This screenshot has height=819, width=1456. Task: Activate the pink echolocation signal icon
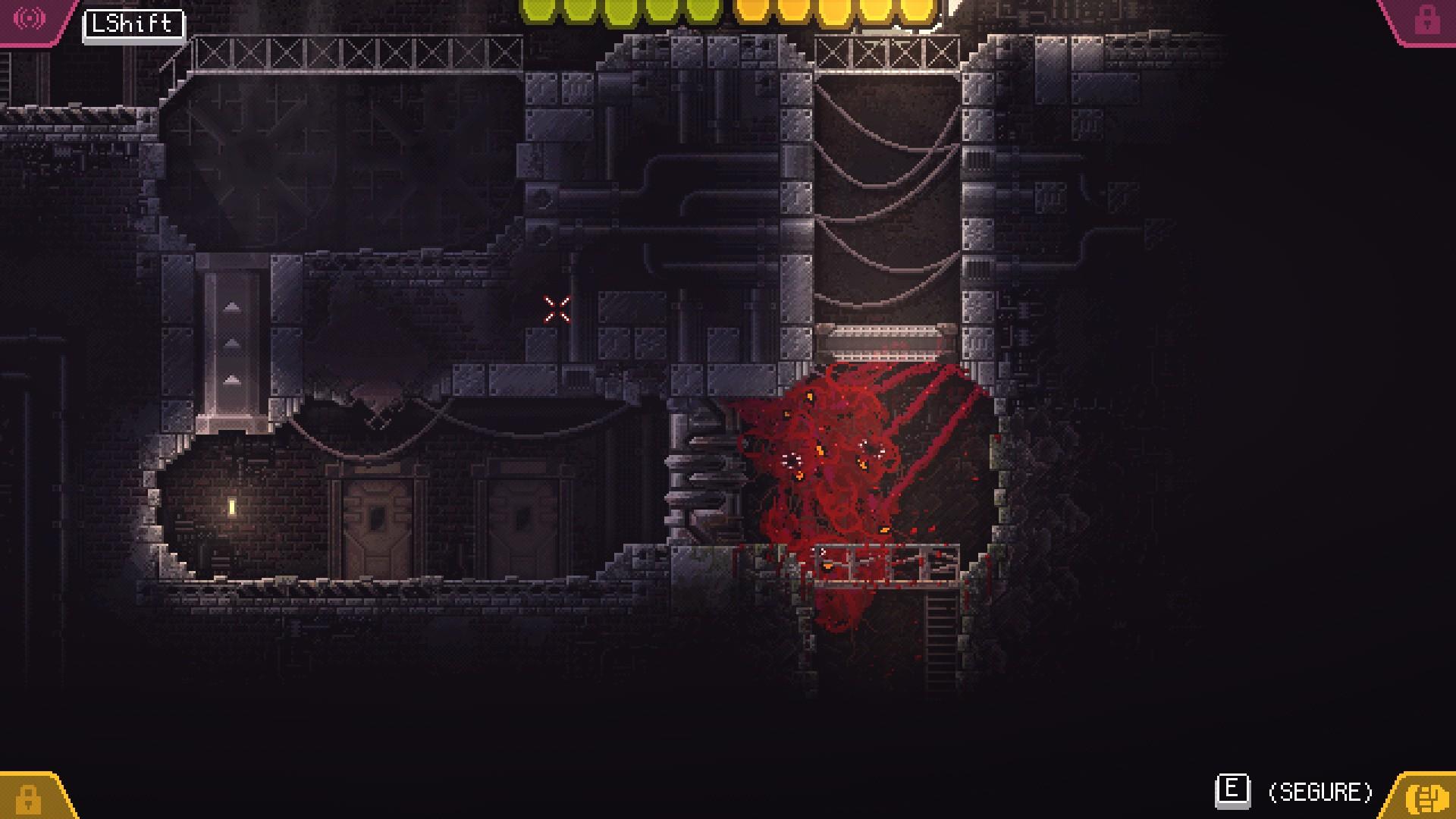pos(30,18)
